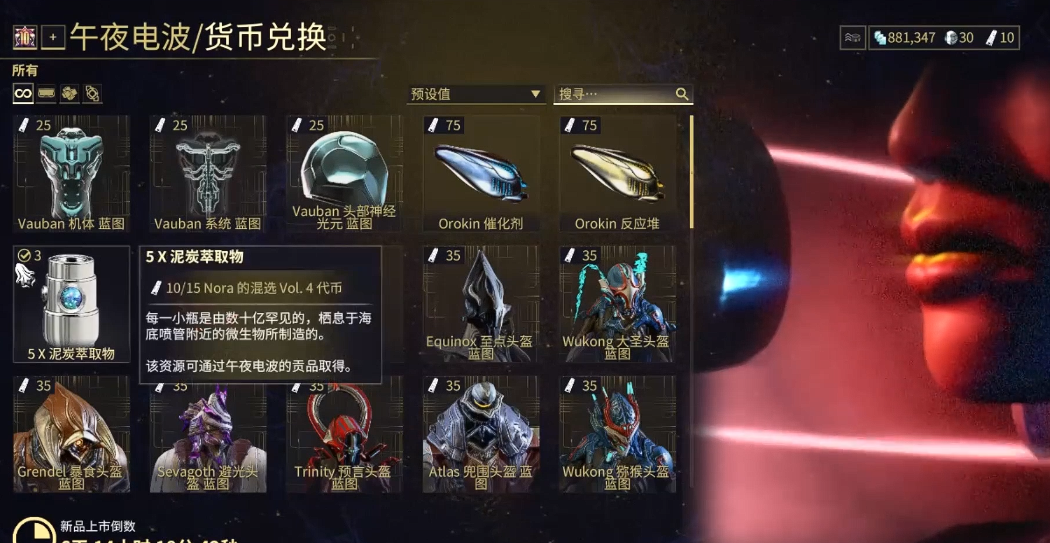
Task: Select the 5 X 泥炭萃取物 item
Action: pos(71,303)
